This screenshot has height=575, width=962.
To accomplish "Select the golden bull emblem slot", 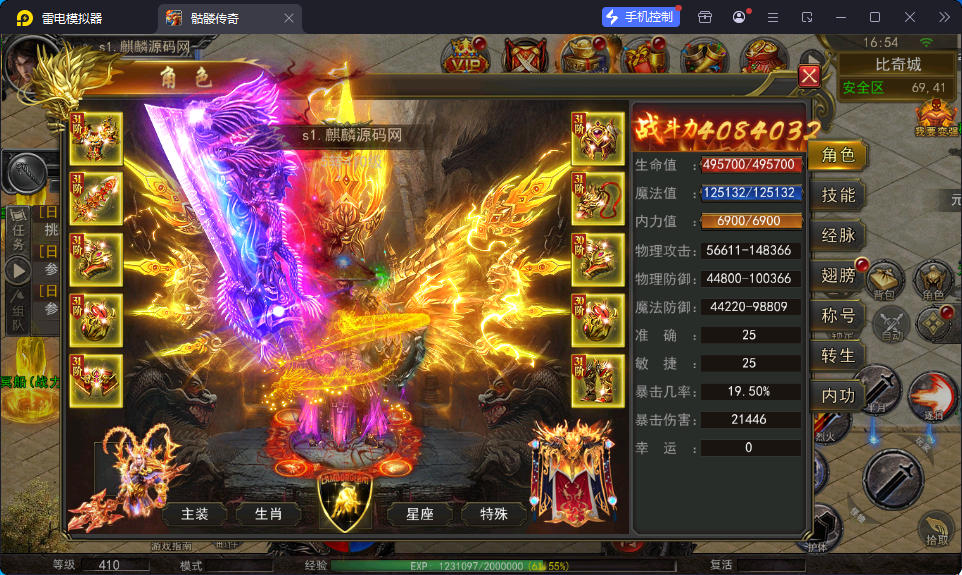I will click(x=344, y=501).
